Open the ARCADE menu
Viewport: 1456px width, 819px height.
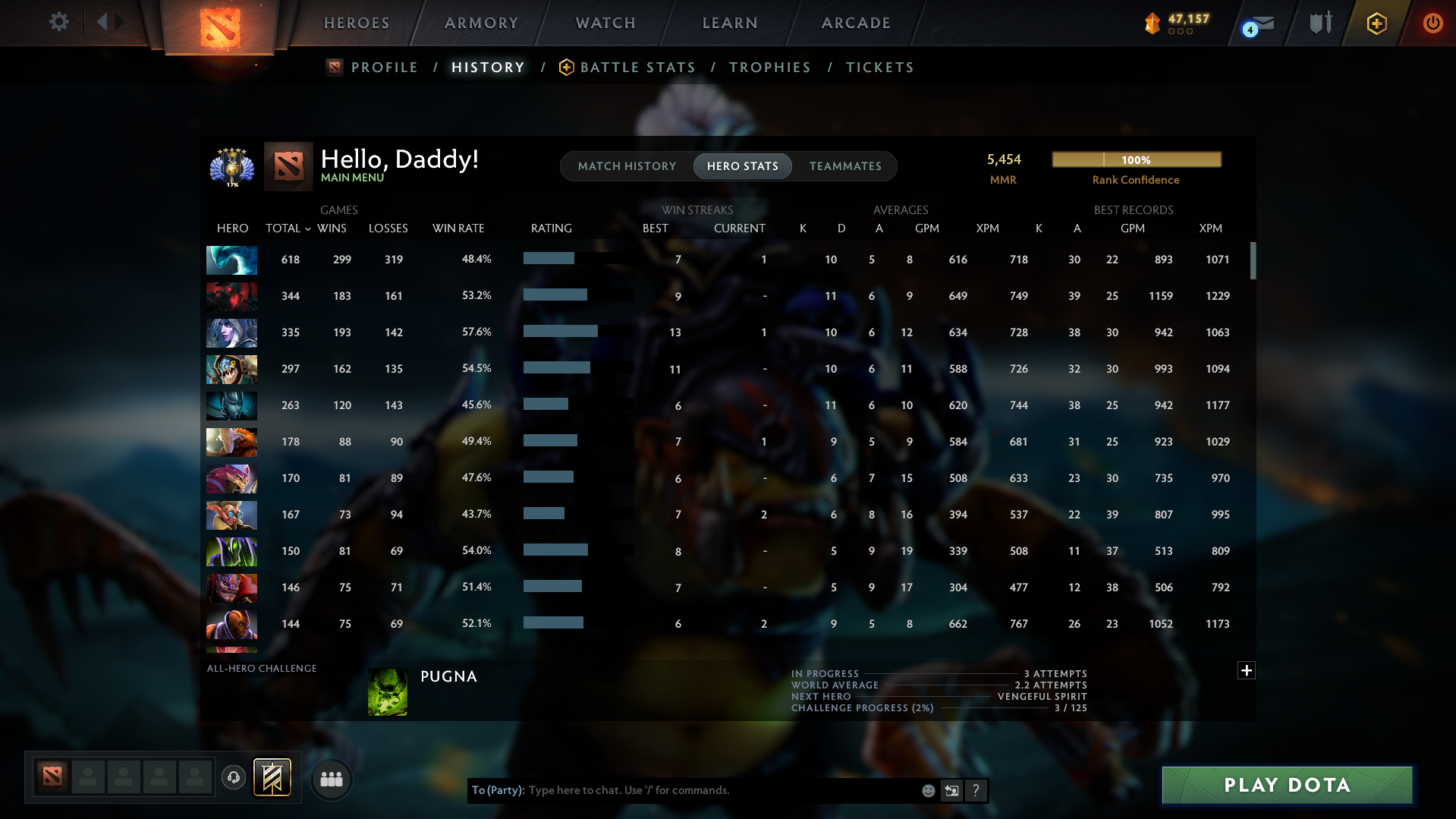[x=856, y=23]
